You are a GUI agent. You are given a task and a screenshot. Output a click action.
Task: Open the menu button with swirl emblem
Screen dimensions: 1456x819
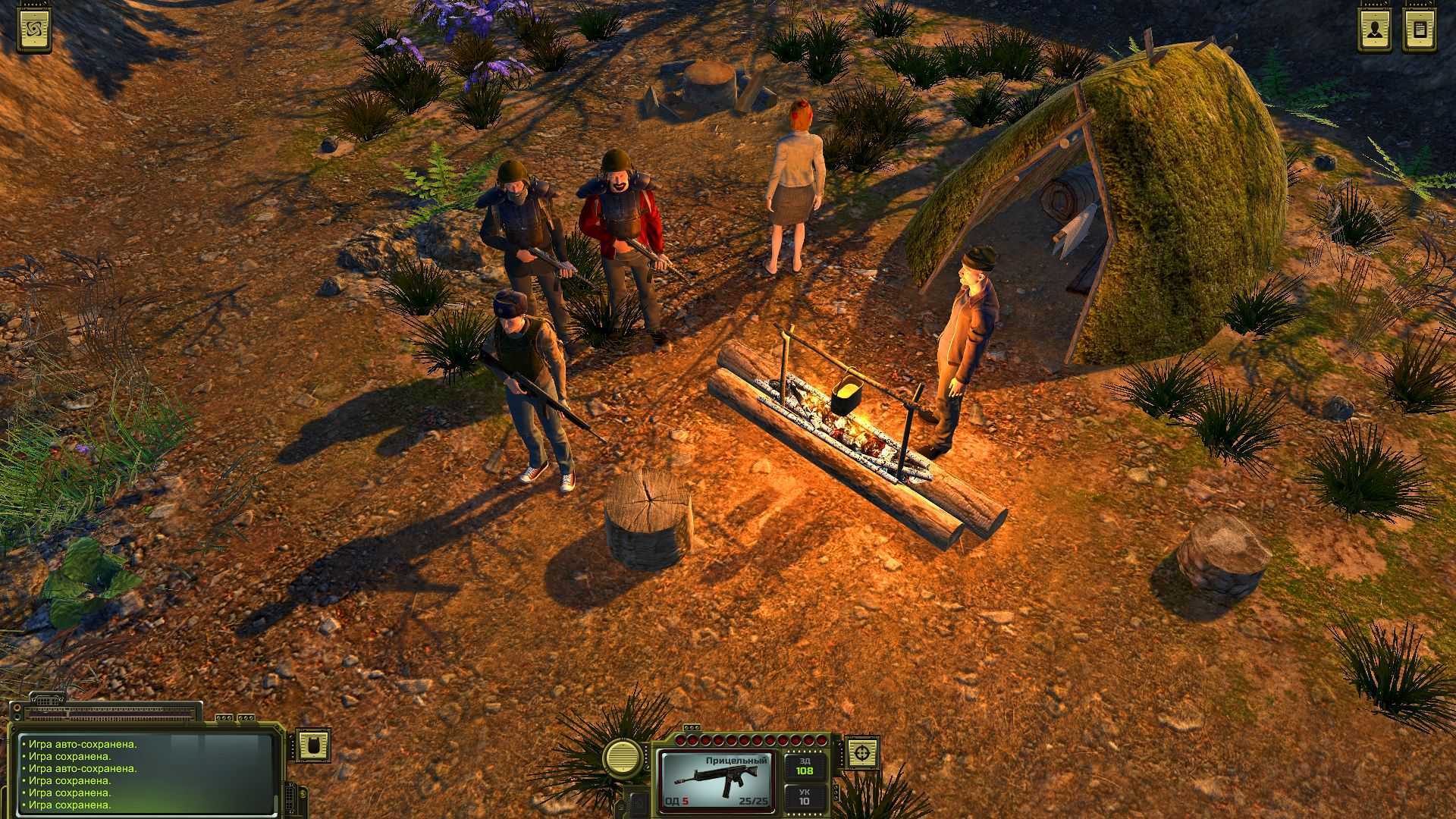click(35, 30)
